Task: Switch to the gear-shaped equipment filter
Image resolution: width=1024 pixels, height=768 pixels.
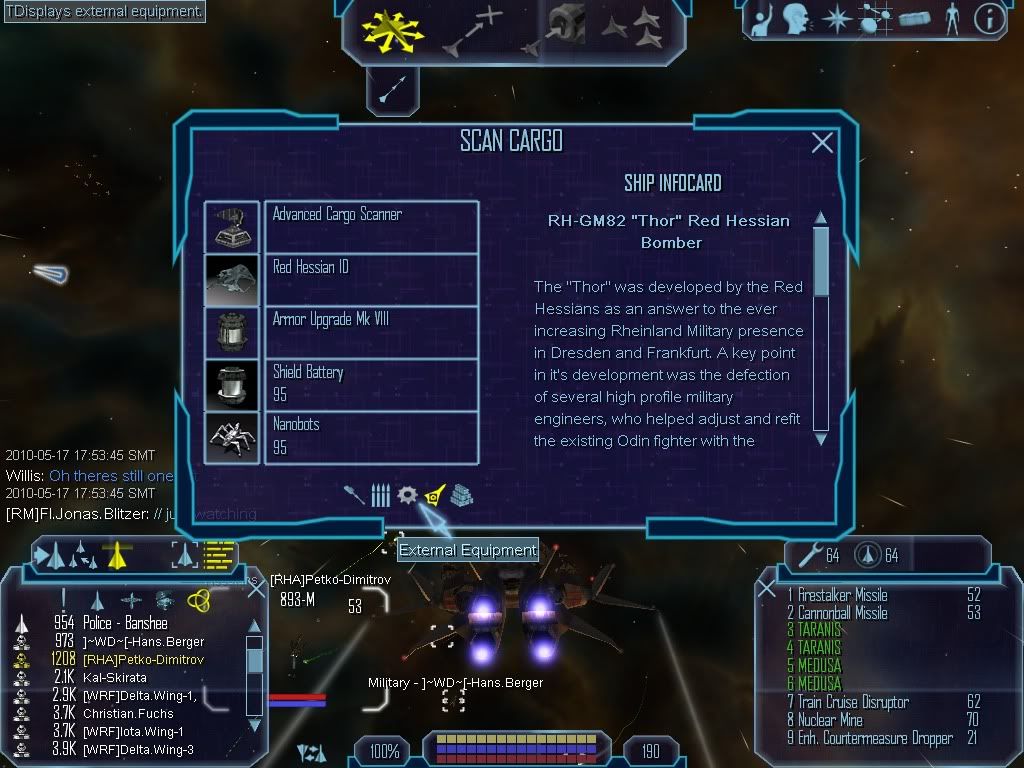Action: [407, 495]
